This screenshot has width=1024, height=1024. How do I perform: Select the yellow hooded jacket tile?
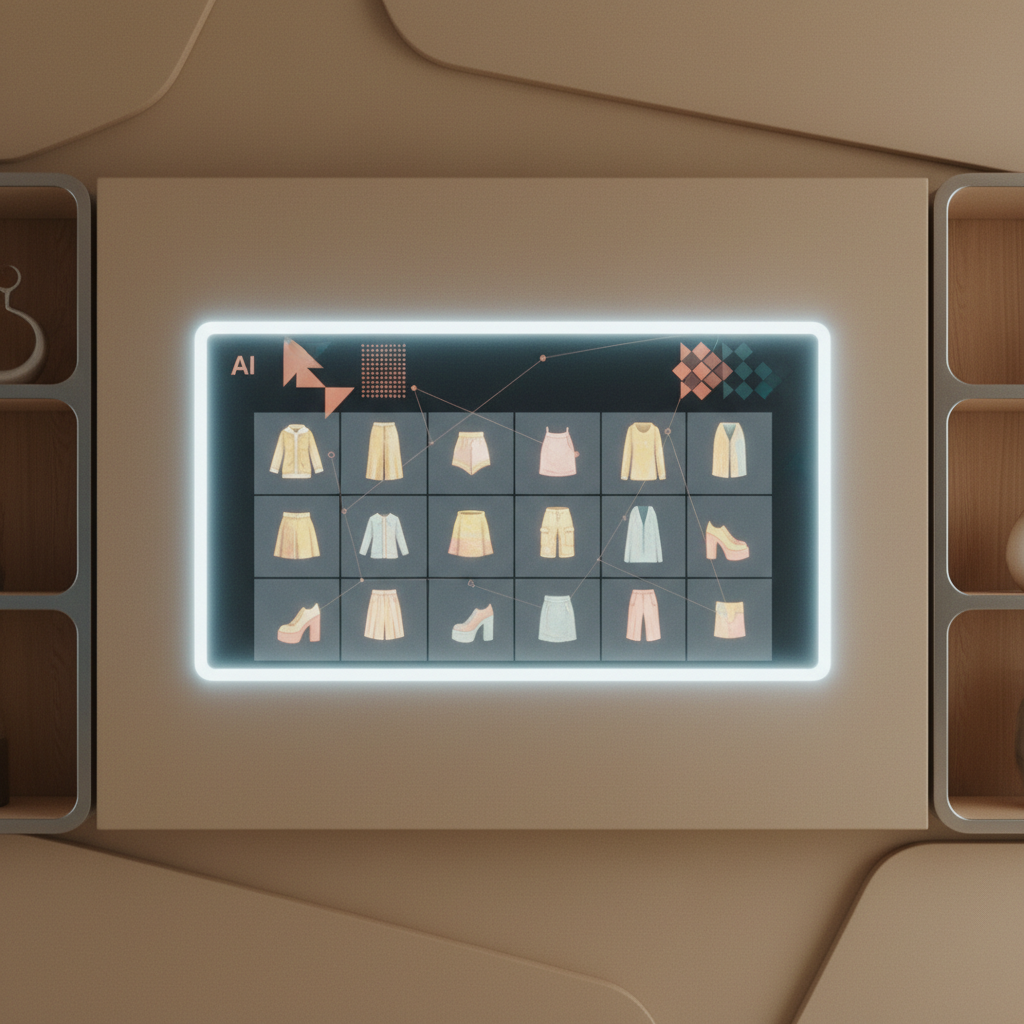coord(296,452)
